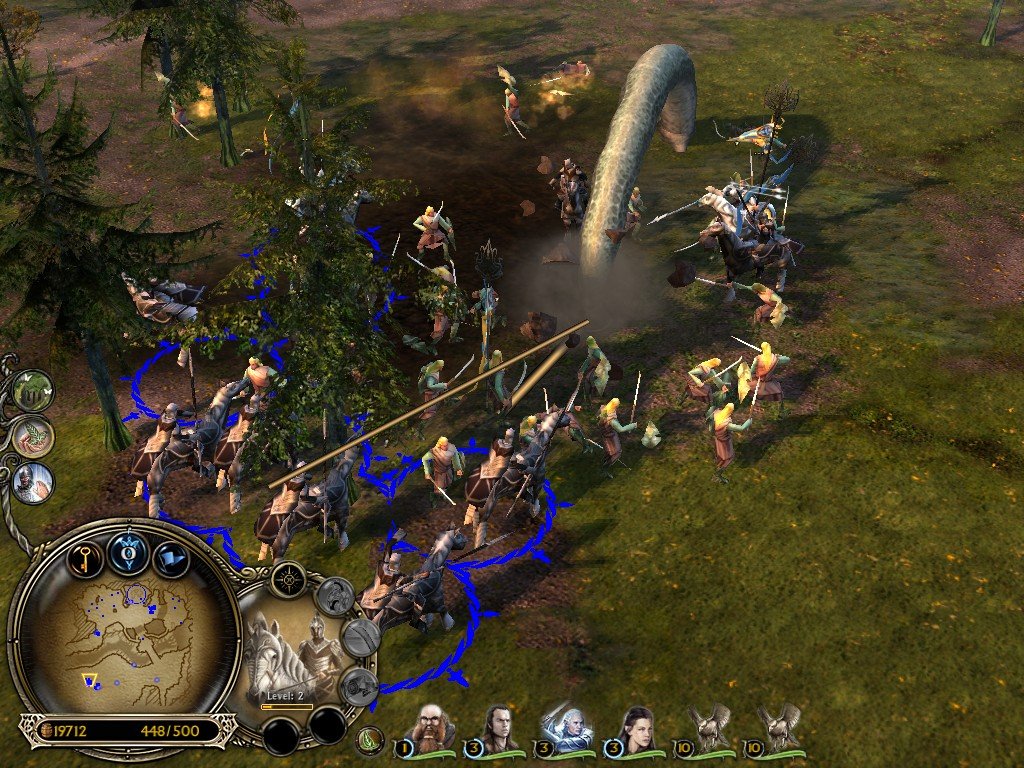Click the flag button above the minimap
The width and height of the screenshot is (1024, 768).
(171, 557)
